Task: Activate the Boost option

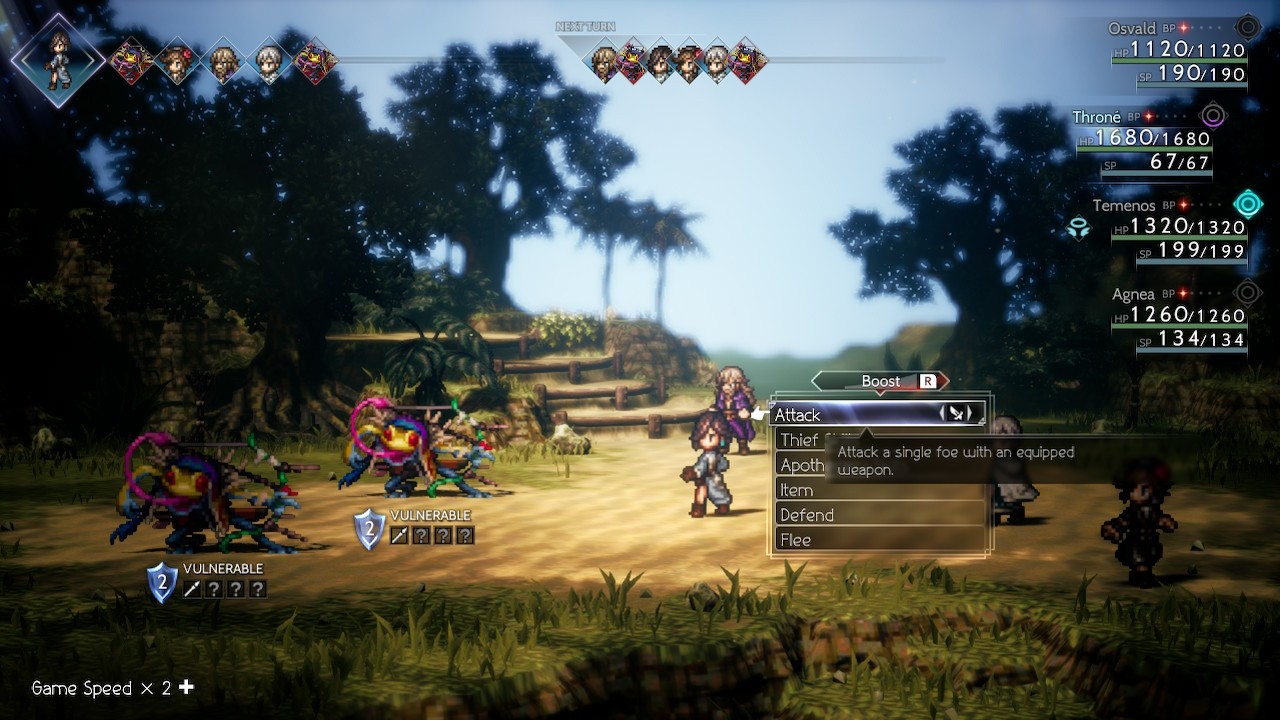Action: tap(880, 381)
